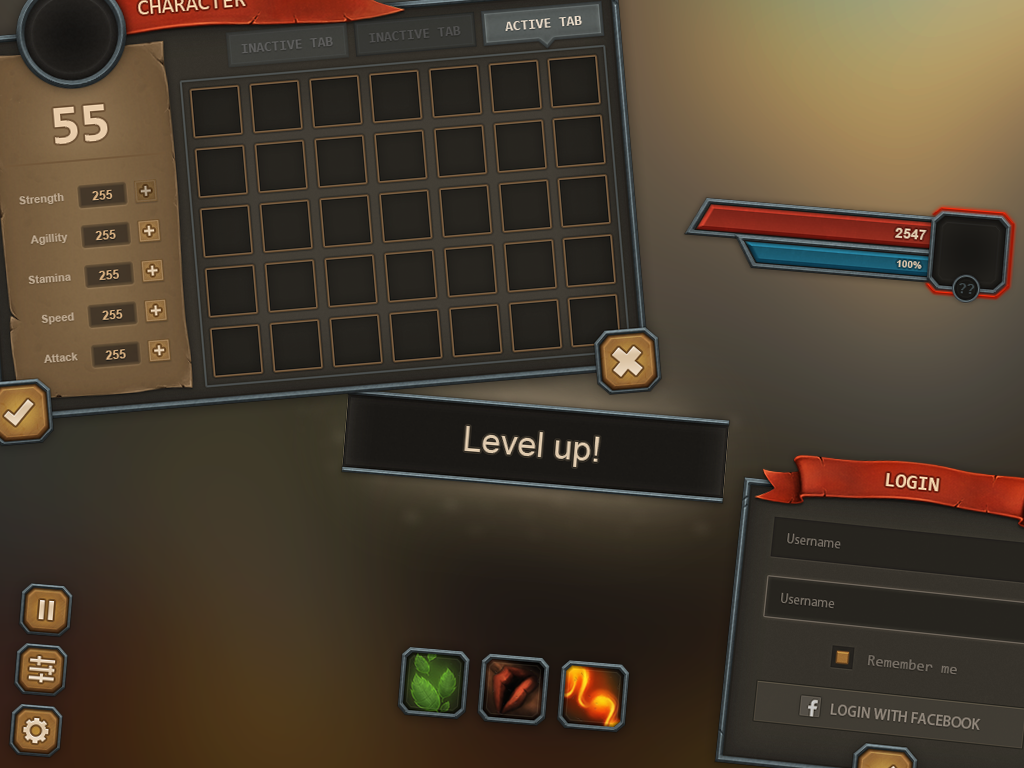Pause the game

46,609
